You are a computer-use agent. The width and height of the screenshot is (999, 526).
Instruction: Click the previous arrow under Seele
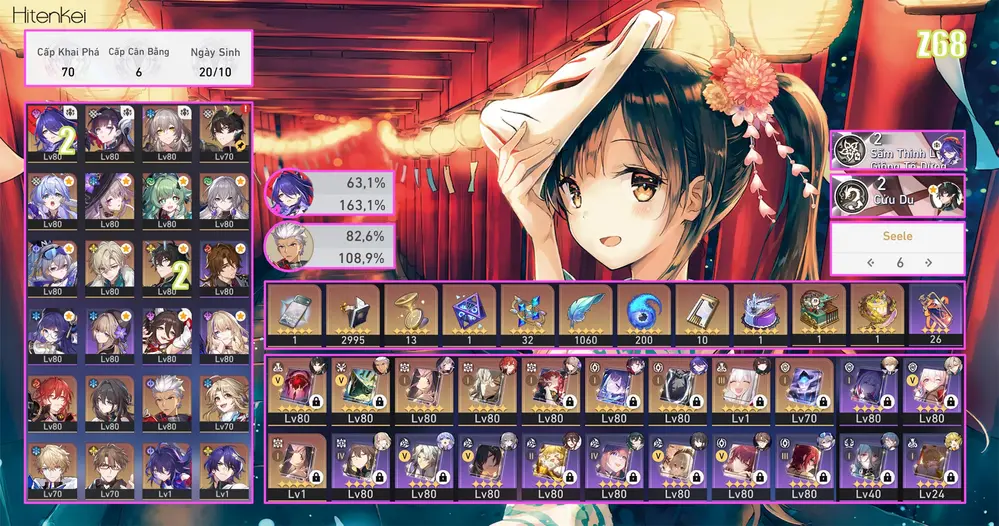[x=871, y=262]
